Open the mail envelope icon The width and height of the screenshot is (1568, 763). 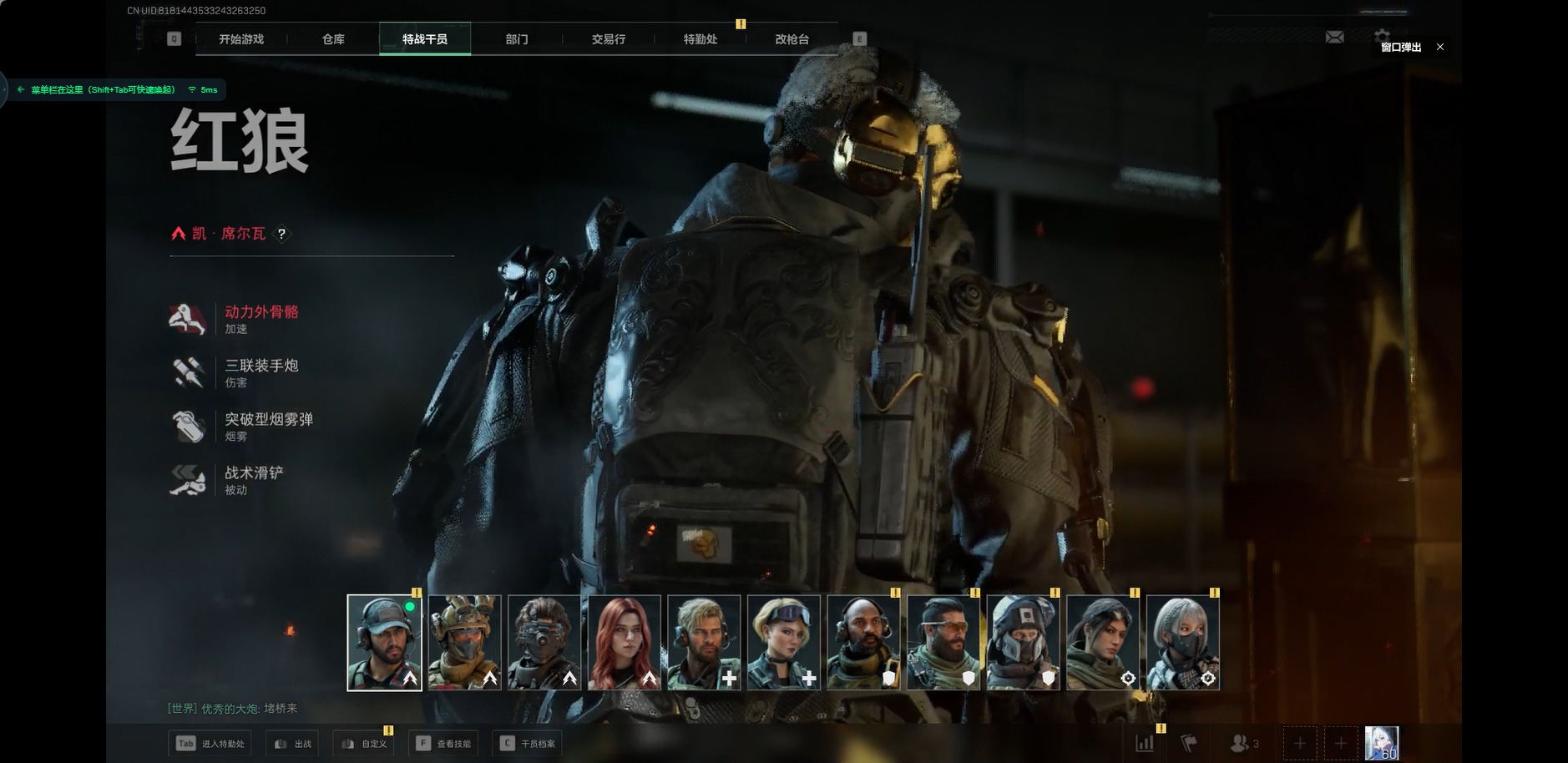point(1334,37)
